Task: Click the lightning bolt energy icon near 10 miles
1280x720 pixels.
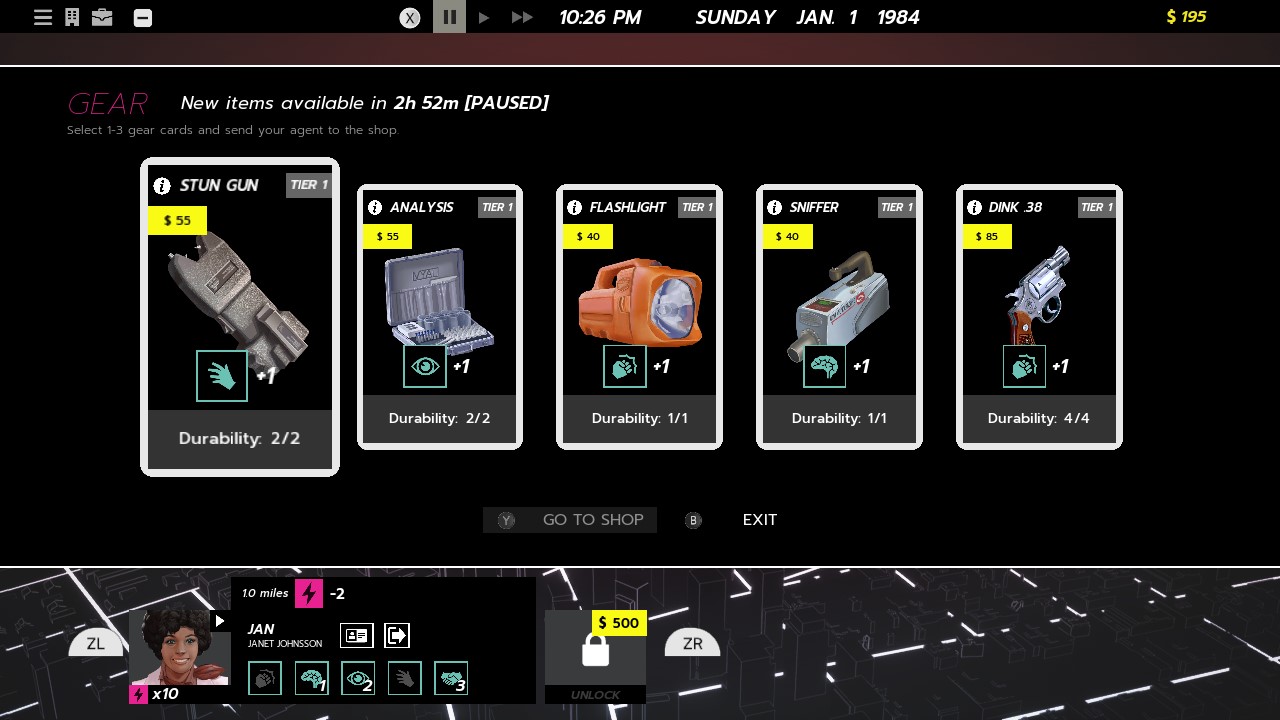Action: click(x=309, y=593)
